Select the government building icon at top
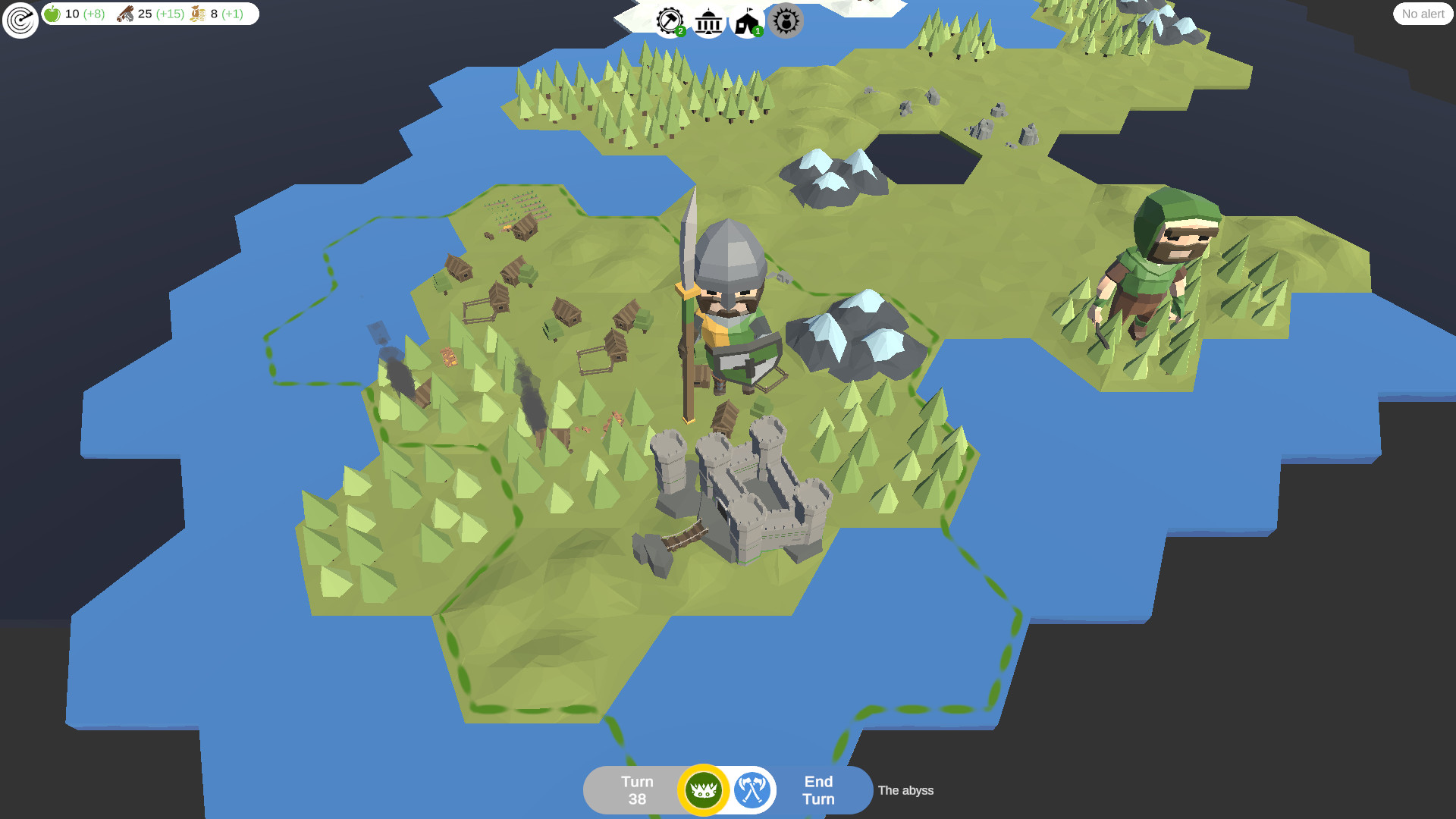 pyautogui.click(x=709, y=22)
